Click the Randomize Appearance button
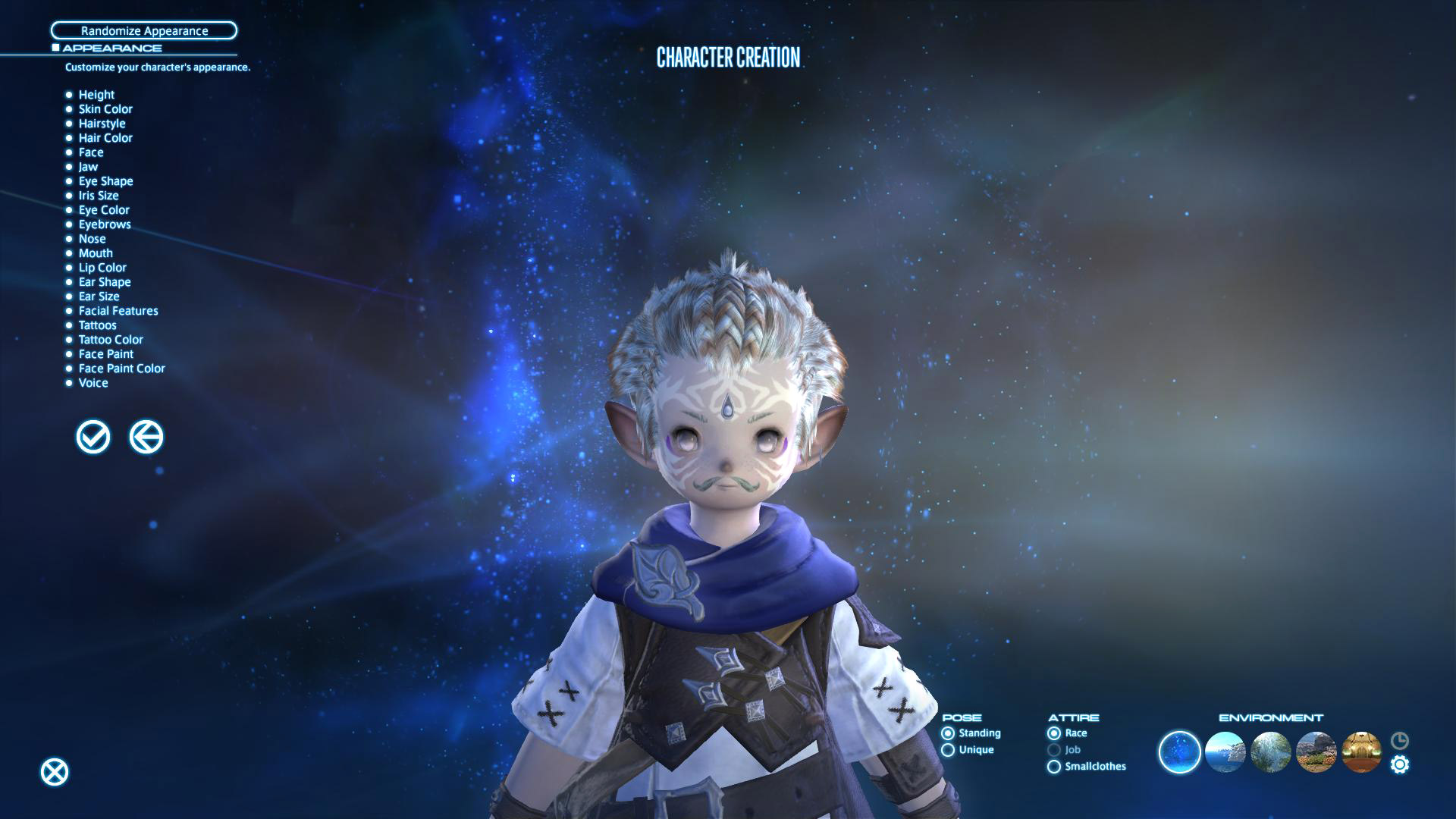The image size is (1456, 819). 144,31
